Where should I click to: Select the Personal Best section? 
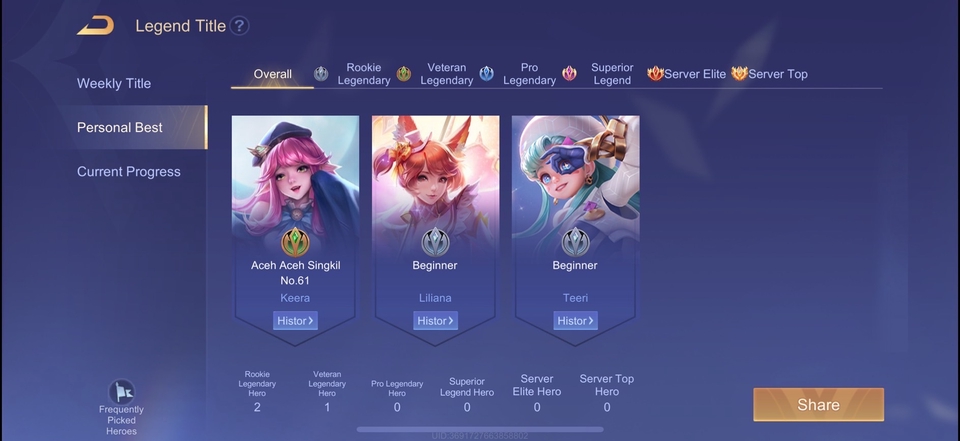120,127
